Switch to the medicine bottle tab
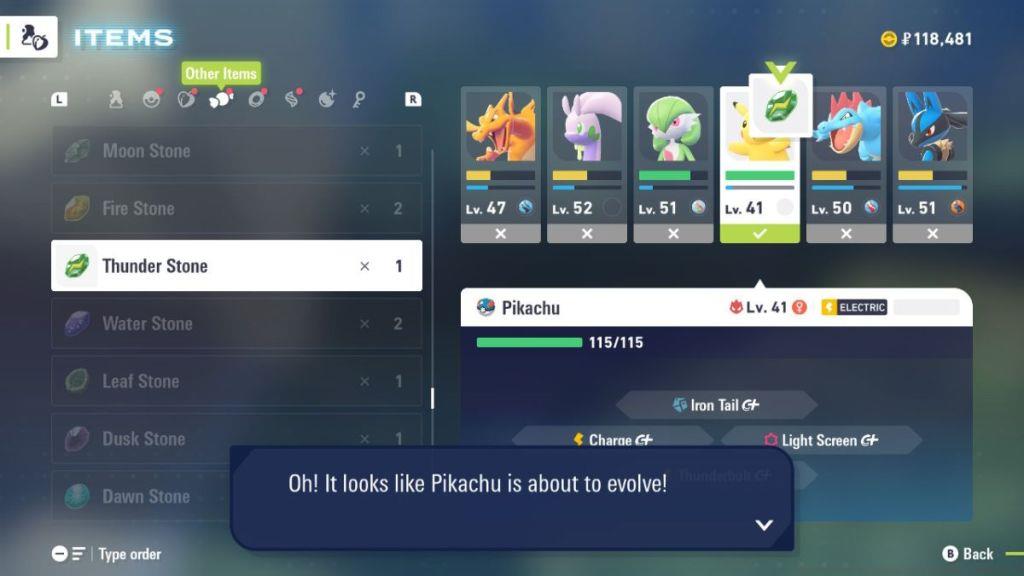The height and width of the screenshot is (576, 1024). pyautogui.click(x=116, y=99)
